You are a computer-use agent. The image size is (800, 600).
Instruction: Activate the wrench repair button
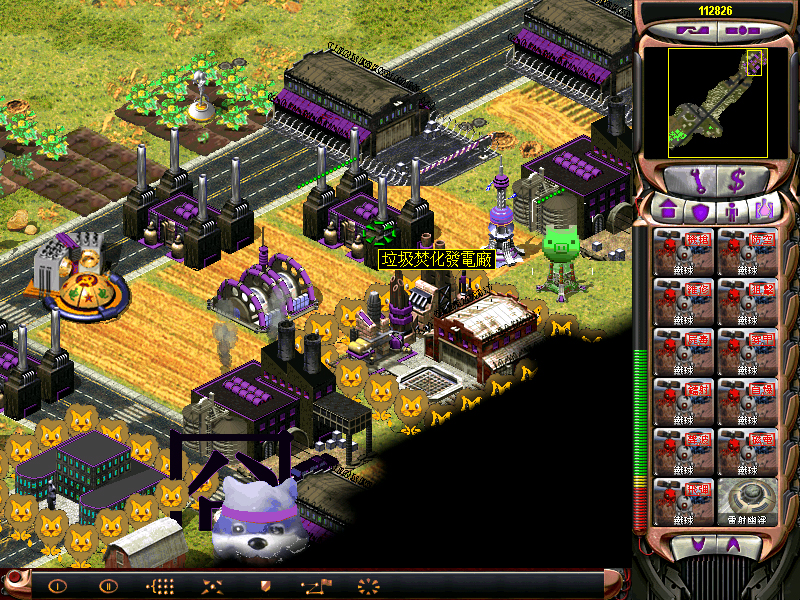[686, 181]
